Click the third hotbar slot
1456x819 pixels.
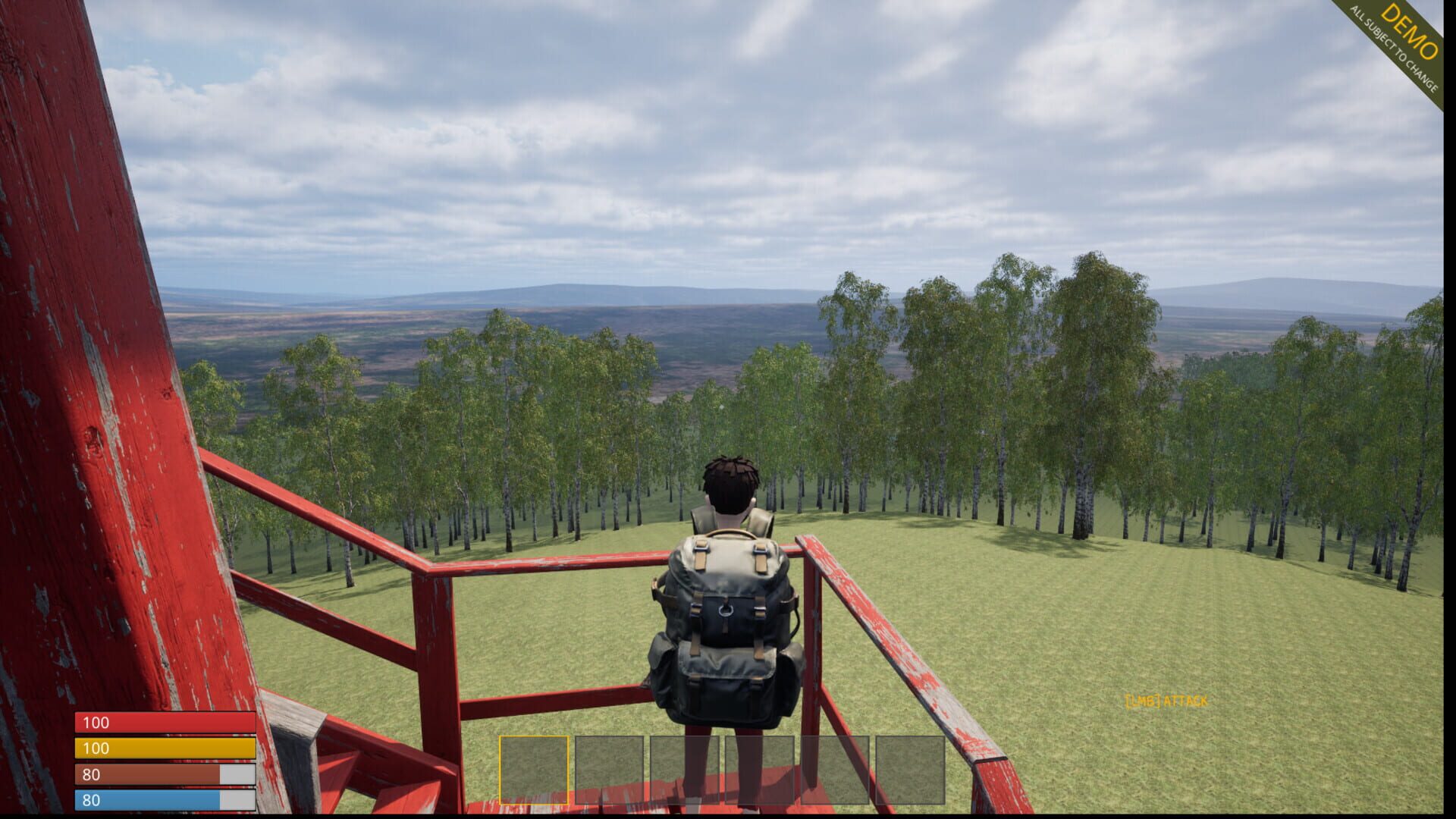coord(684,770)
